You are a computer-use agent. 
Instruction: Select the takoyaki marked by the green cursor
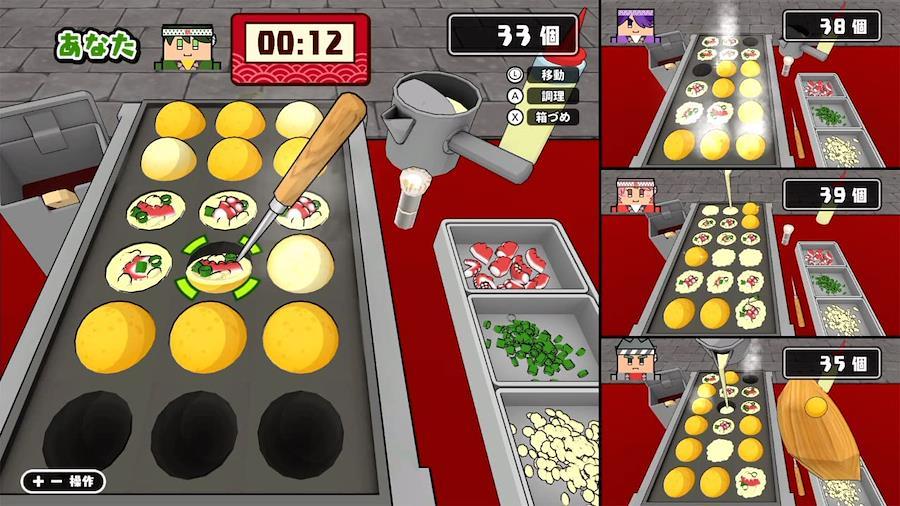[217, 268]
